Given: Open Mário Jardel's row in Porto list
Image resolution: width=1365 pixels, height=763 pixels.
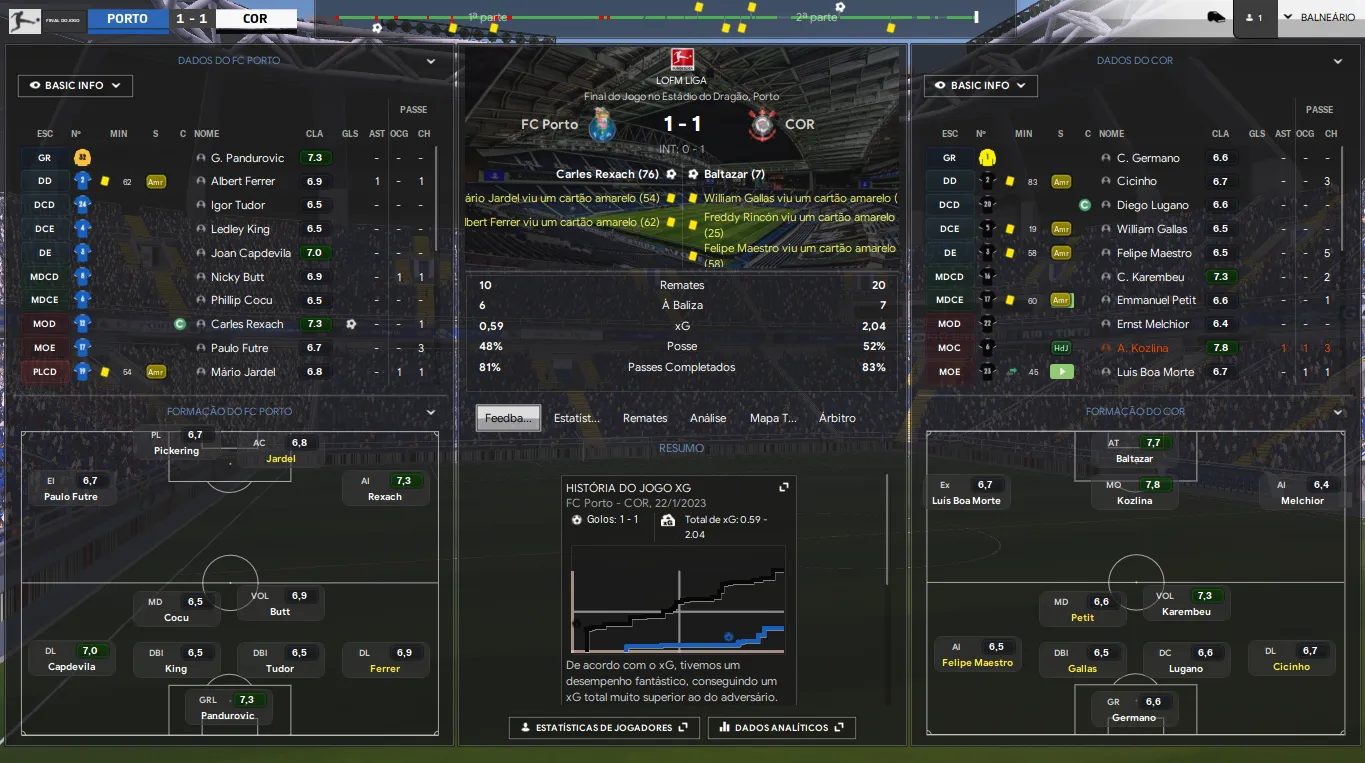Looking at the screenshot, I should pyautogui.click(x=243, y=372).
